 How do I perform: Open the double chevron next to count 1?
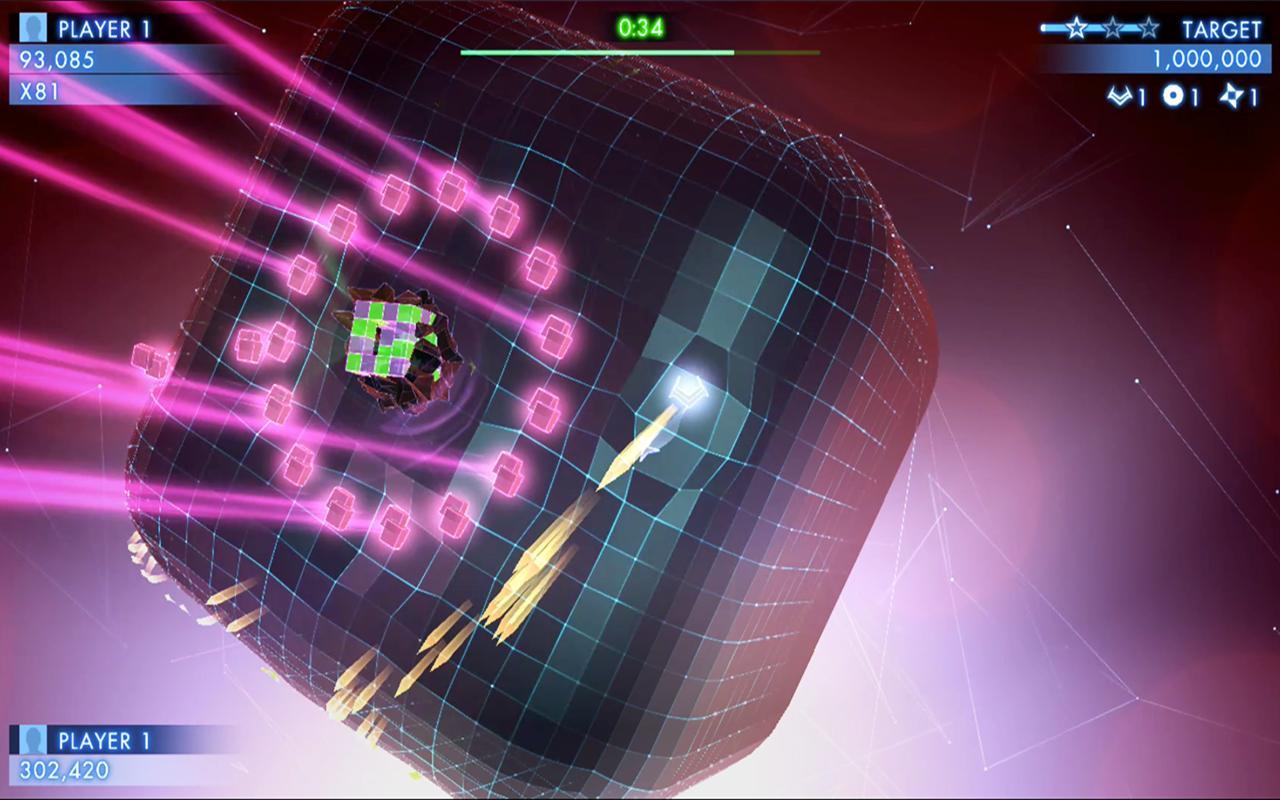pyautogui.click(x=1119, y=96)
